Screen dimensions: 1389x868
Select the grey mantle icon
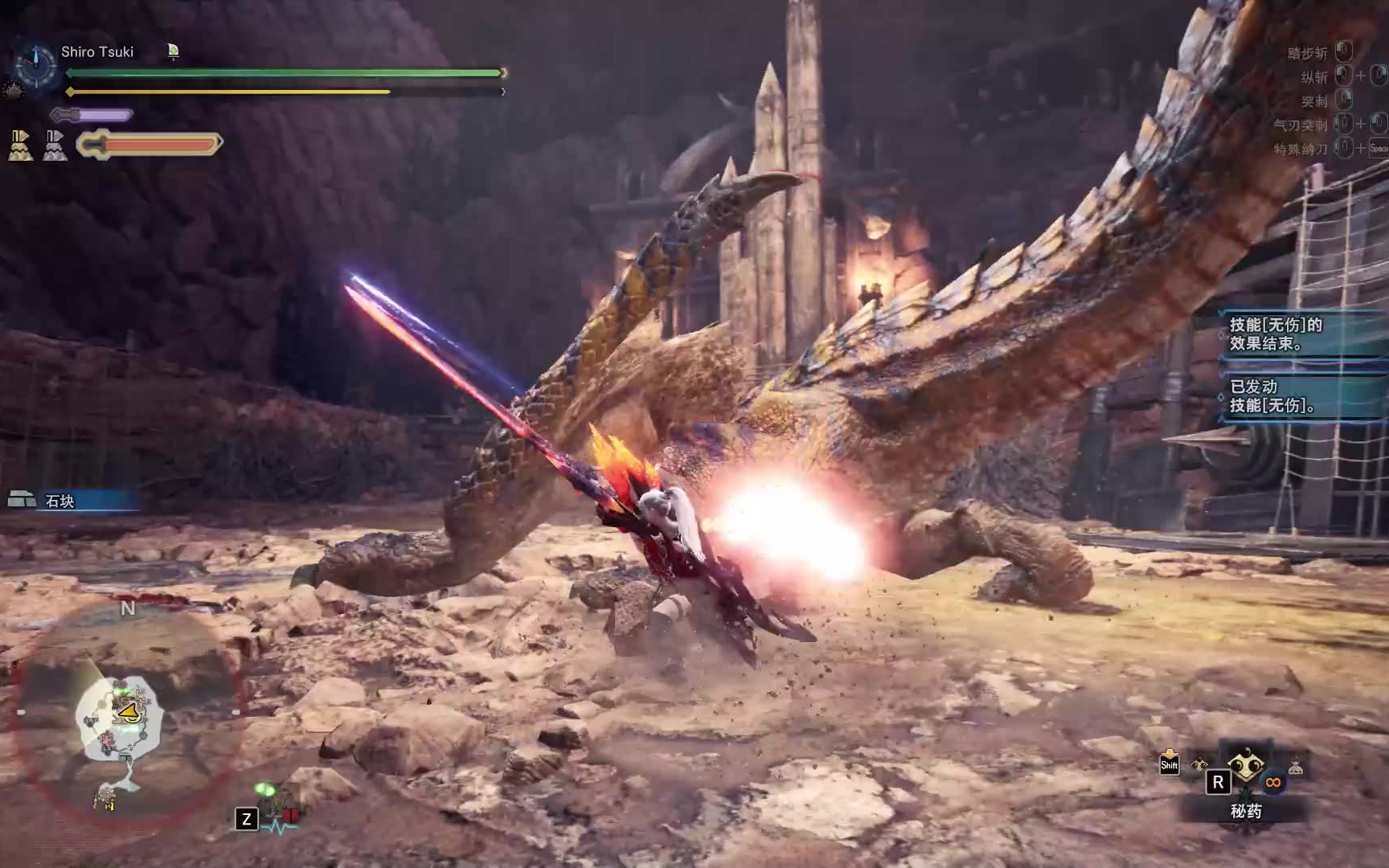pyautogui.click(x=55, y=145)
